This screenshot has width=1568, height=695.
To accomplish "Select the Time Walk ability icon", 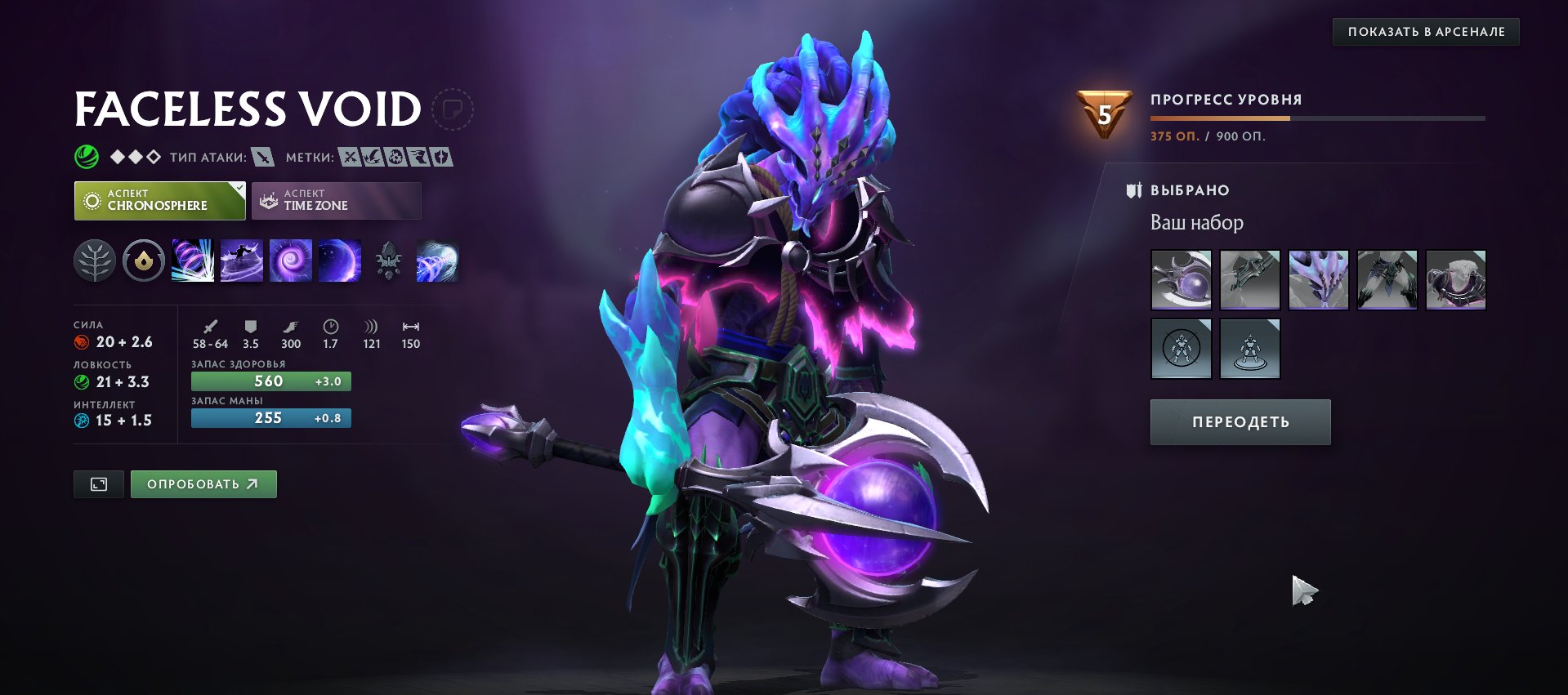I will pos(193,261).
